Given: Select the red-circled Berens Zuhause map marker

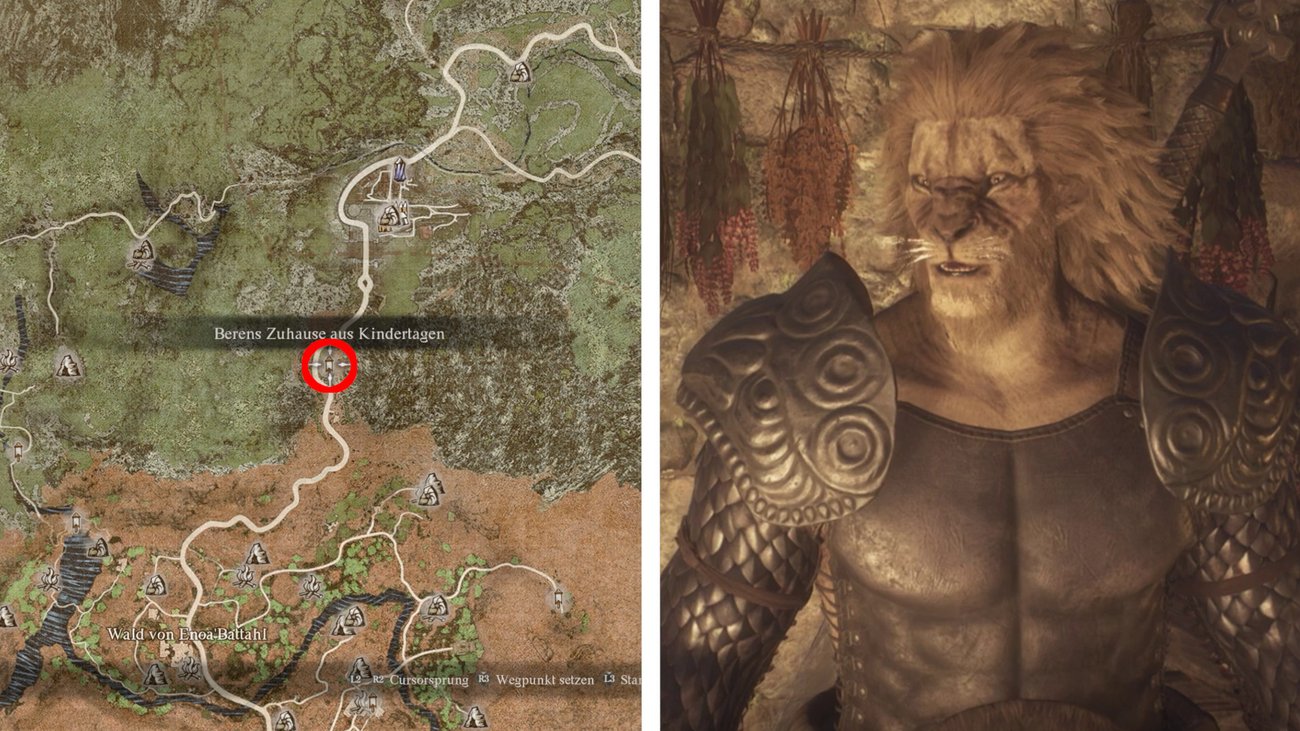Looking at the screenshot, I should [x=330, y=368].
